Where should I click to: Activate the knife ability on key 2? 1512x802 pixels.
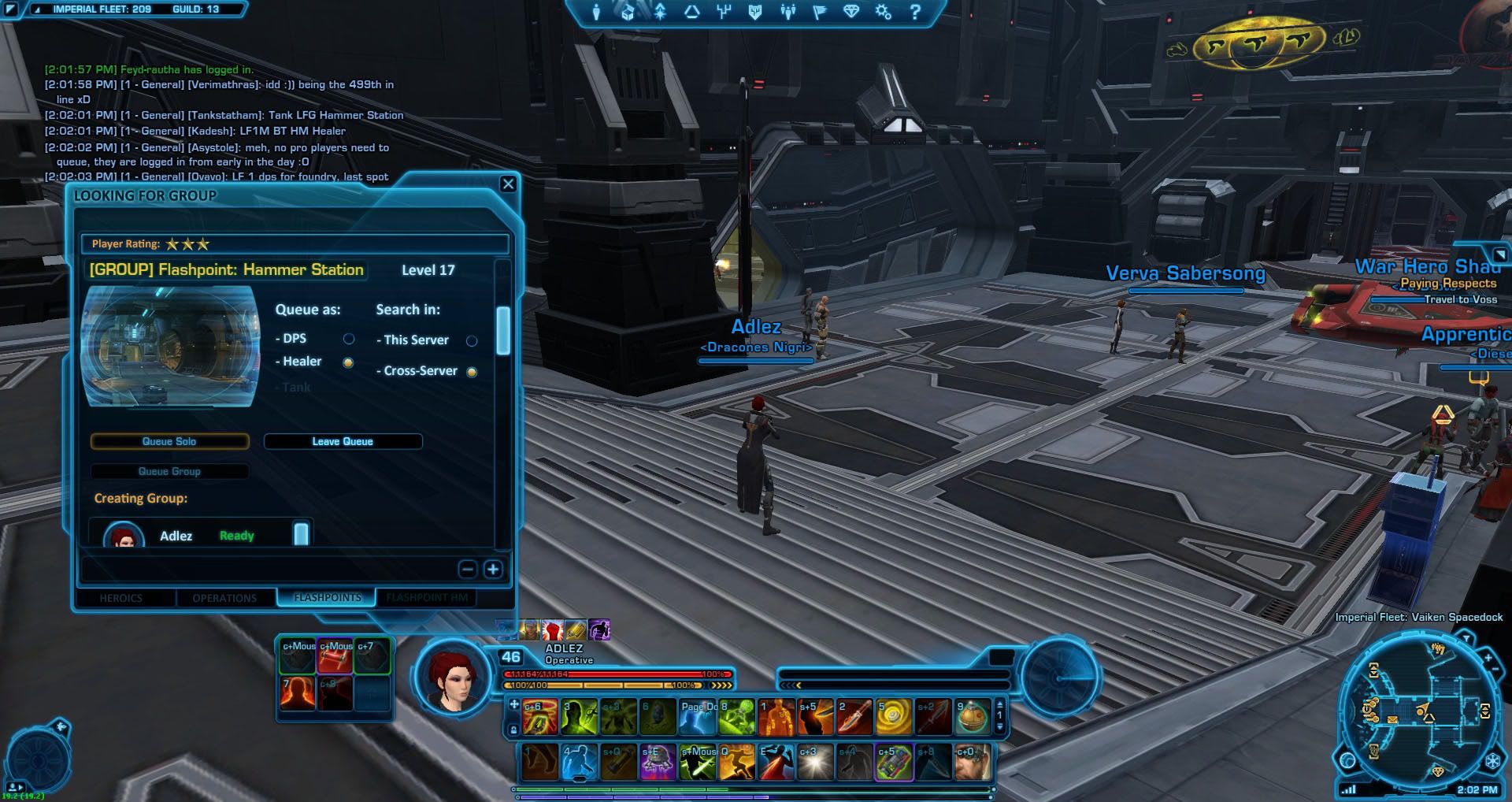pyautogui.click(x=854, y=716)
